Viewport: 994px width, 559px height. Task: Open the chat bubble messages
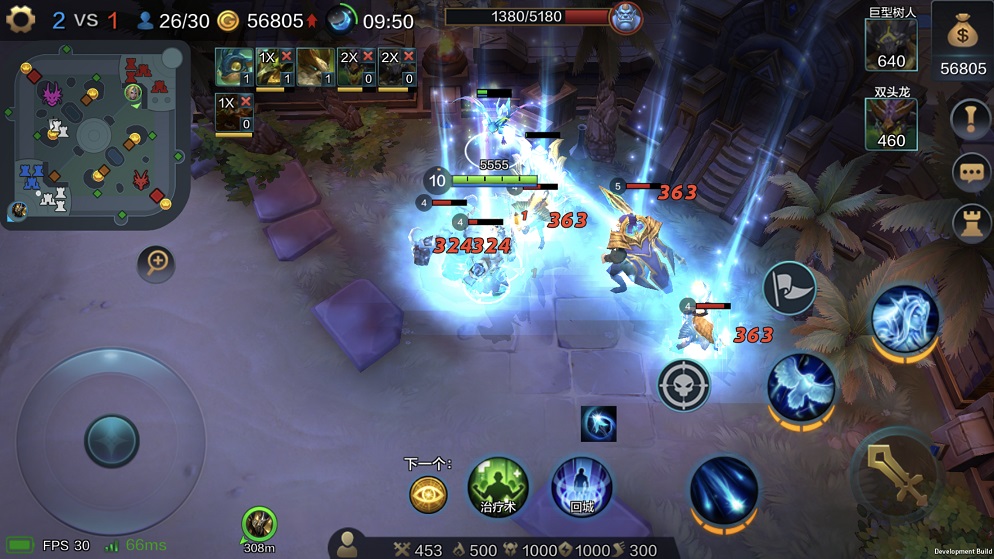[969, 172]
